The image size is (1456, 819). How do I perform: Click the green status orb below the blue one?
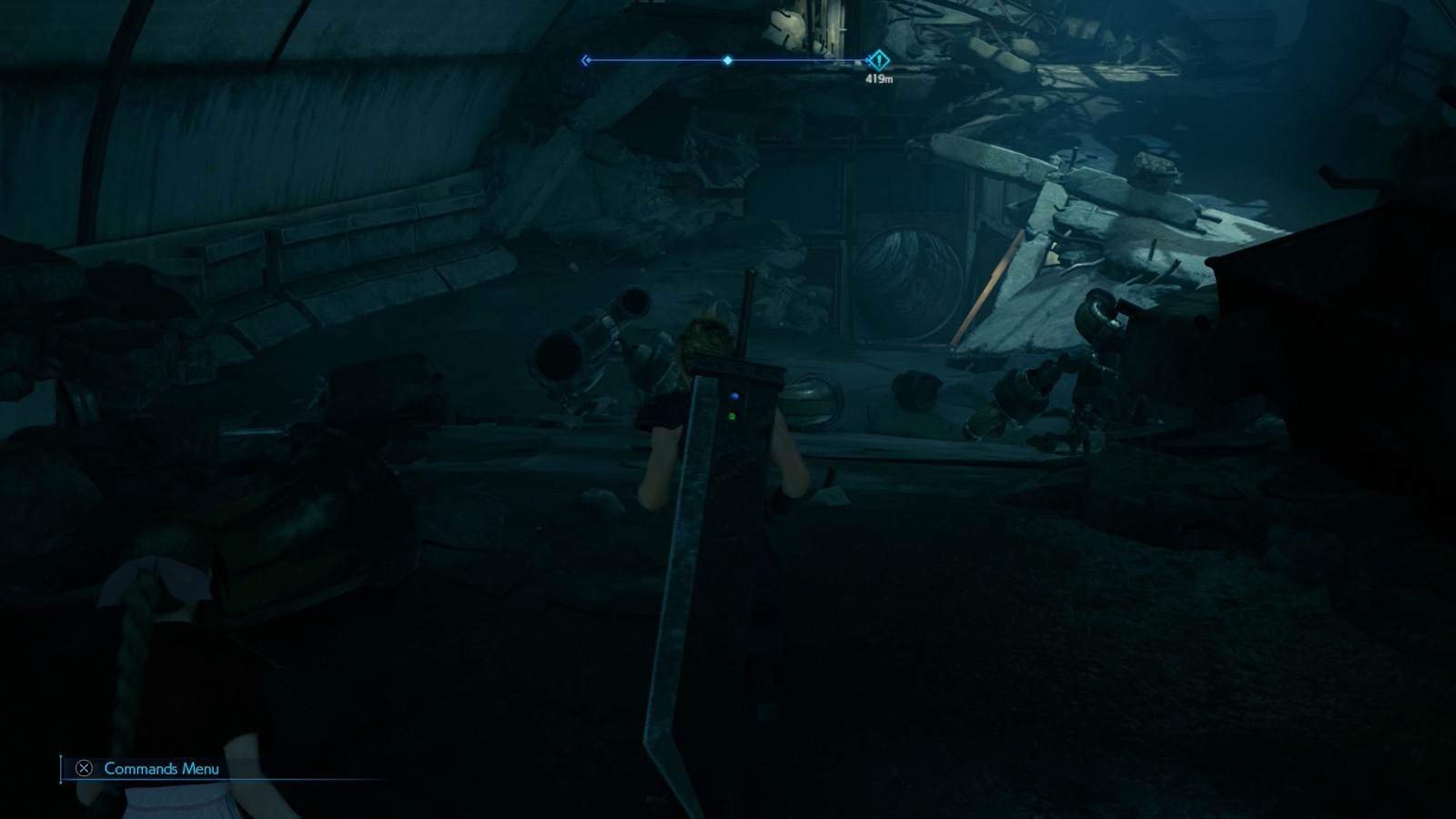[x=731, y=416]
